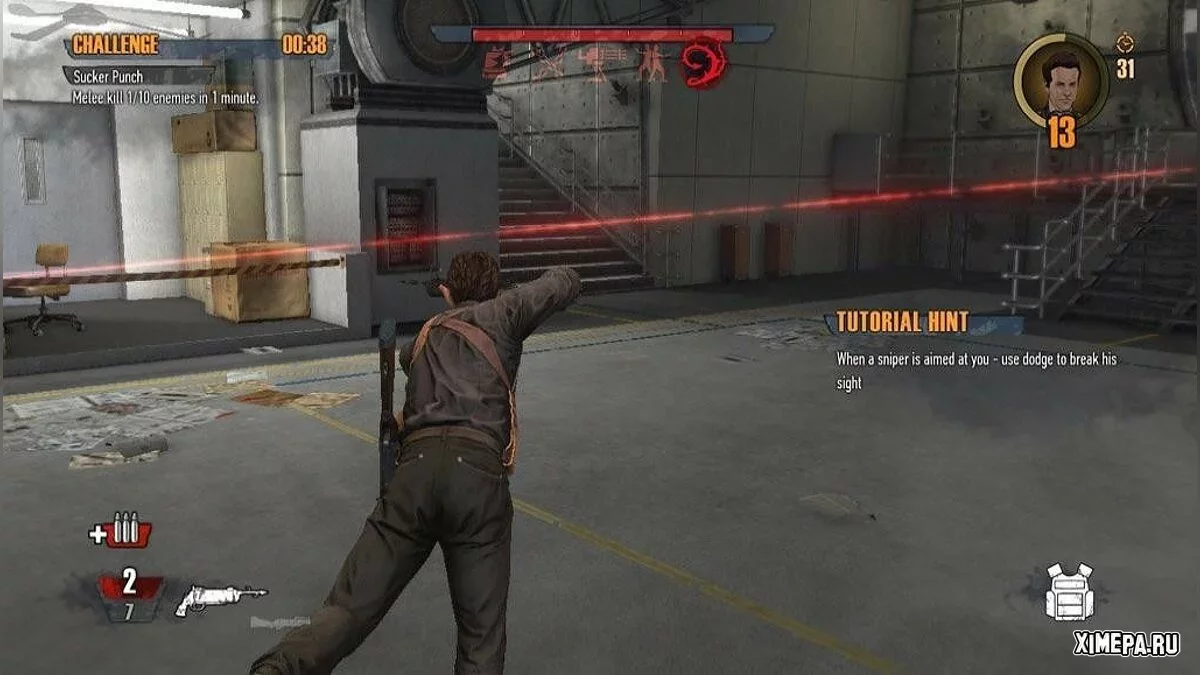This screenshot has height=675, width=1200.
Task: Open the XIMEPA.RU watermark link
Action: coord(1126,644)
